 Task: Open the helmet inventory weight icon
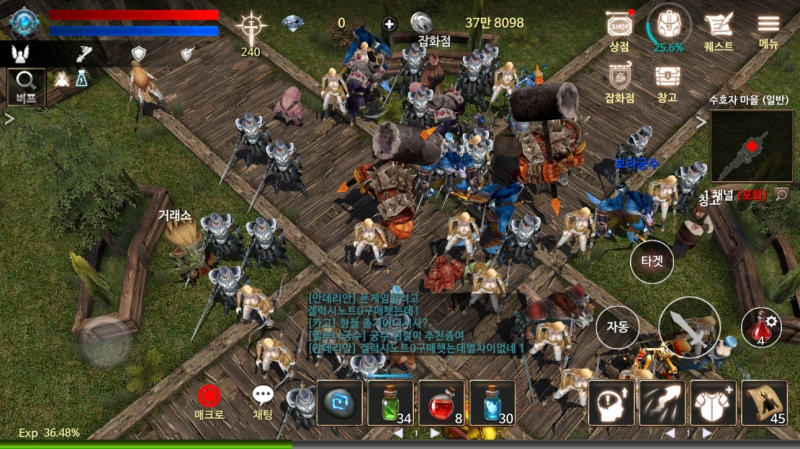pos(668,26)
